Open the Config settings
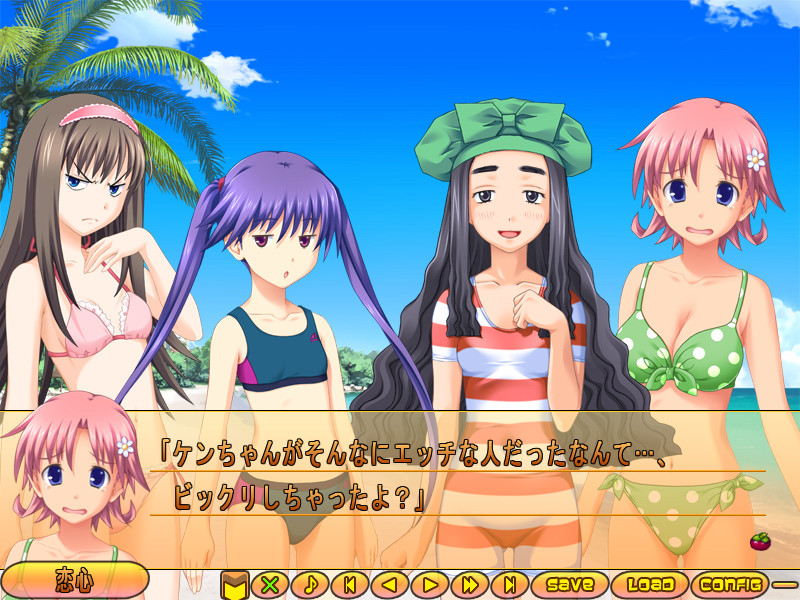 [x=731, y=583]
